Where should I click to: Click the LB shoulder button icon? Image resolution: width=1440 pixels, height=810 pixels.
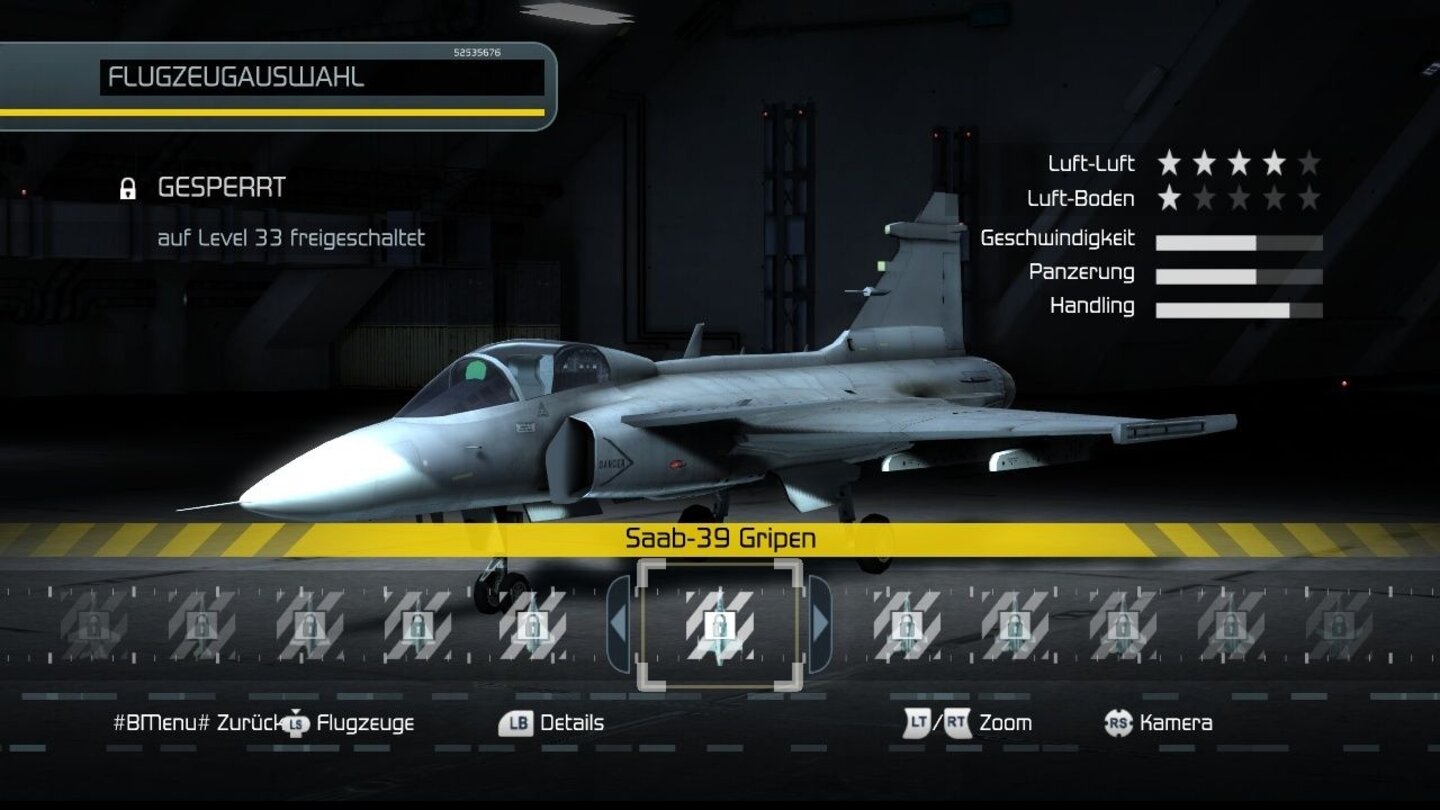point(514,723)
